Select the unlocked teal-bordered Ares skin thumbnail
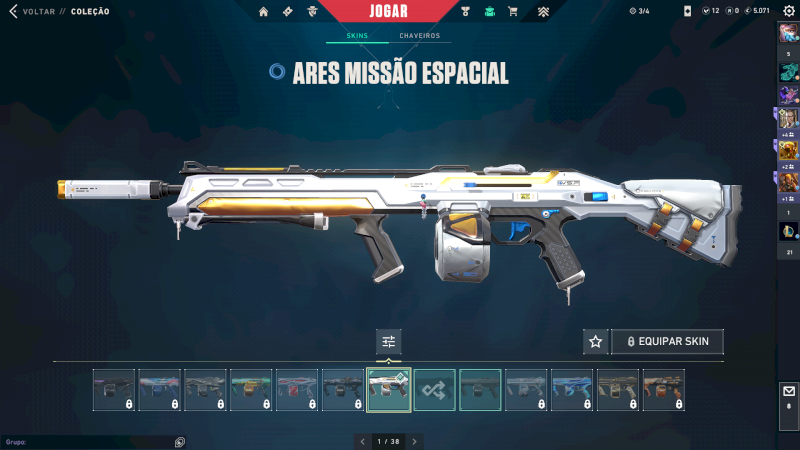Screen dimensions: 800x450 [481, 390]
